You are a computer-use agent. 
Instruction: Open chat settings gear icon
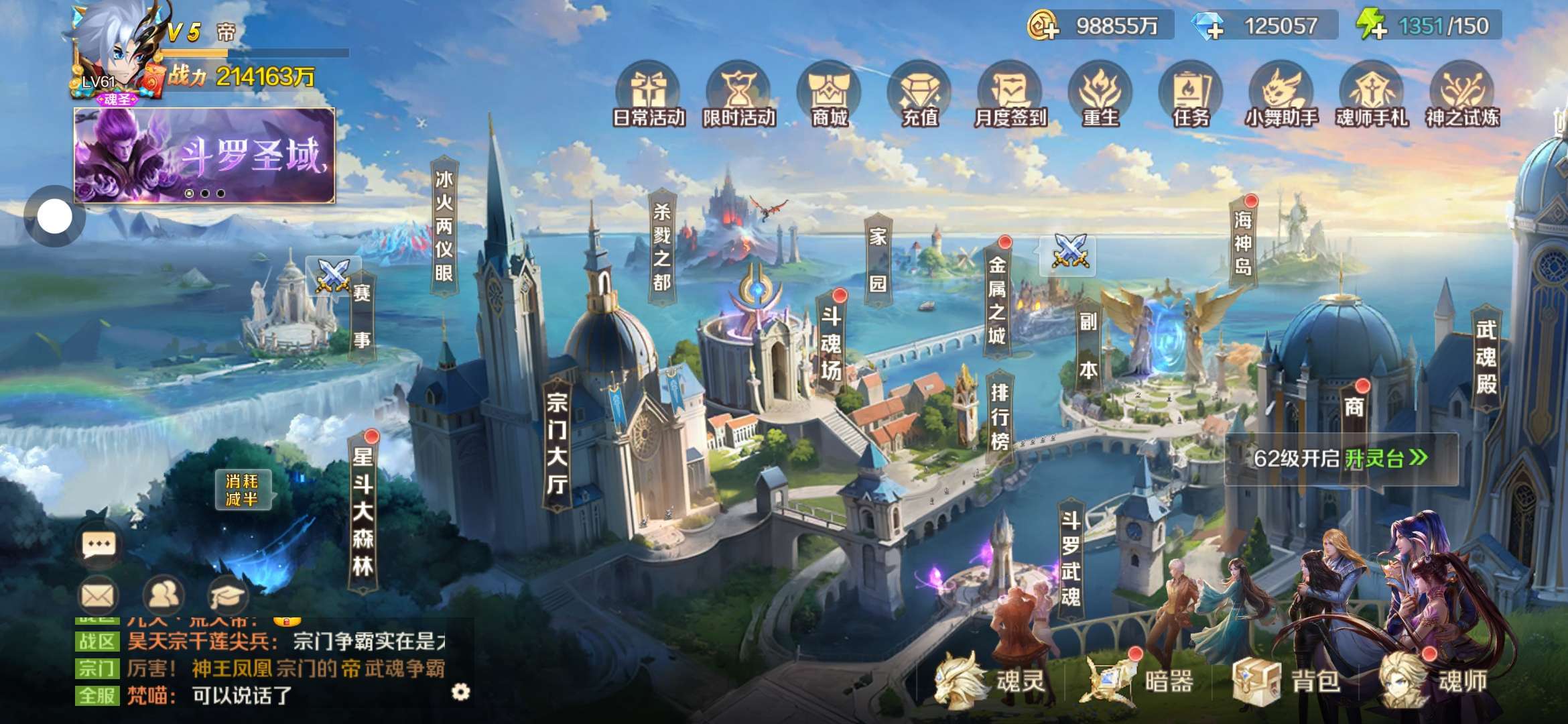pyautogui.click(x=460, y=692)
